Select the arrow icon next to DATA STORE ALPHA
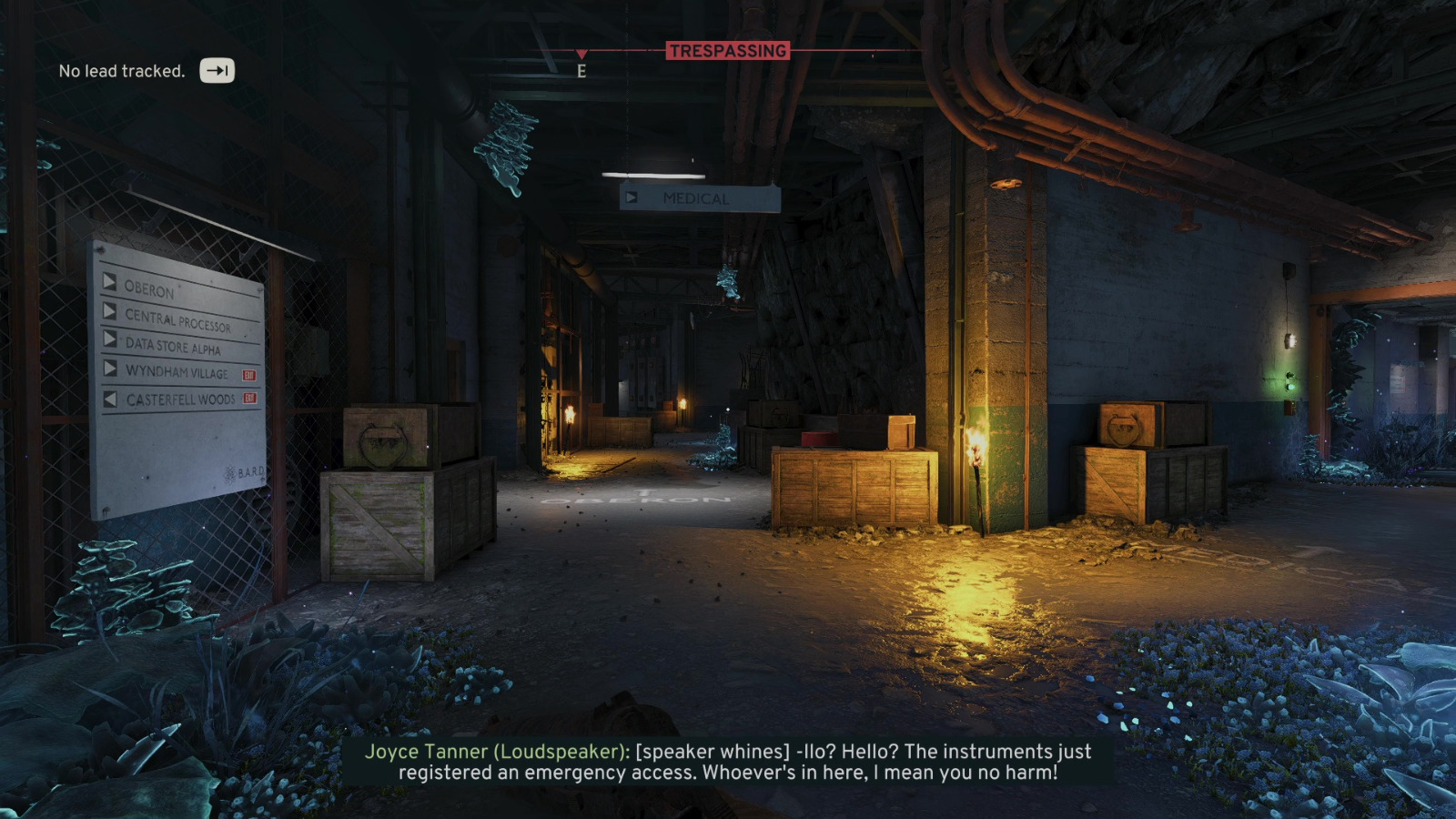The height and width of the screenshot is (819, 1456). tap(110, 339)
